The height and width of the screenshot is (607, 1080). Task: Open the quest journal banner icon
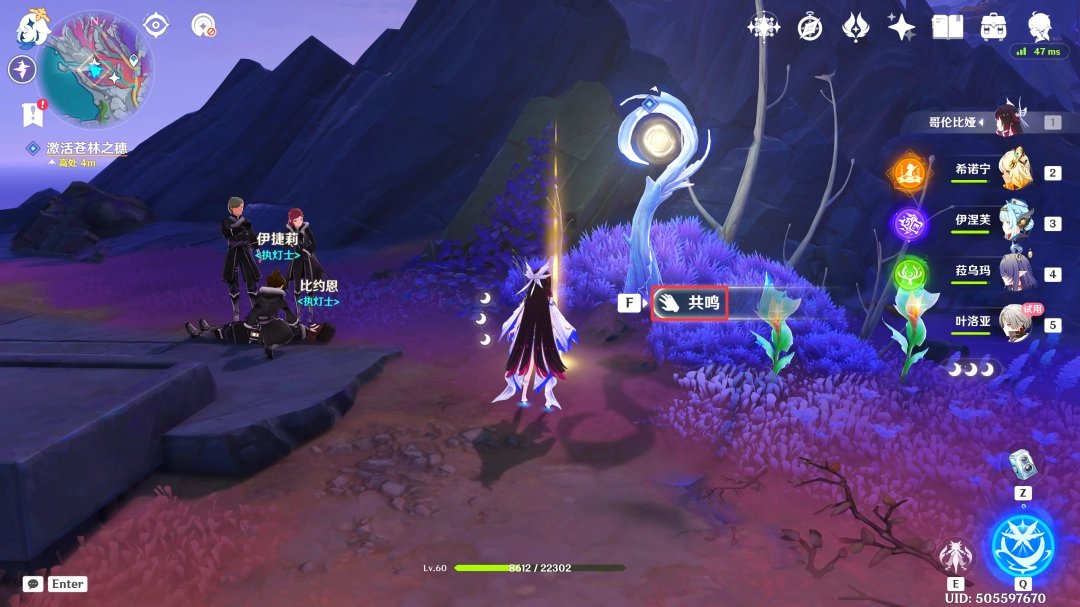(x=32, y=114)
